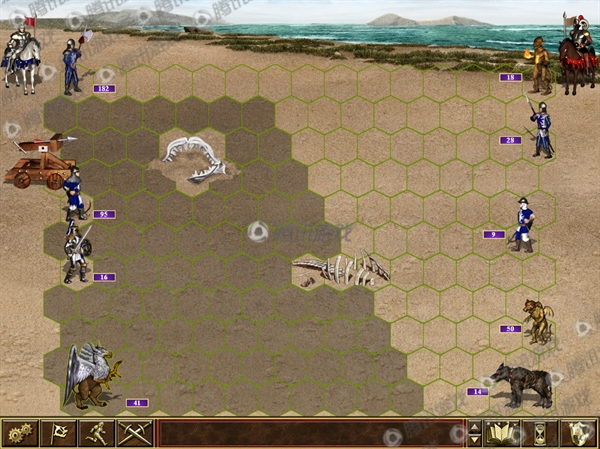600x449 pixels.
Task: Toggle auto-combat with the crossed swords
Action: (x=134, y=433)
